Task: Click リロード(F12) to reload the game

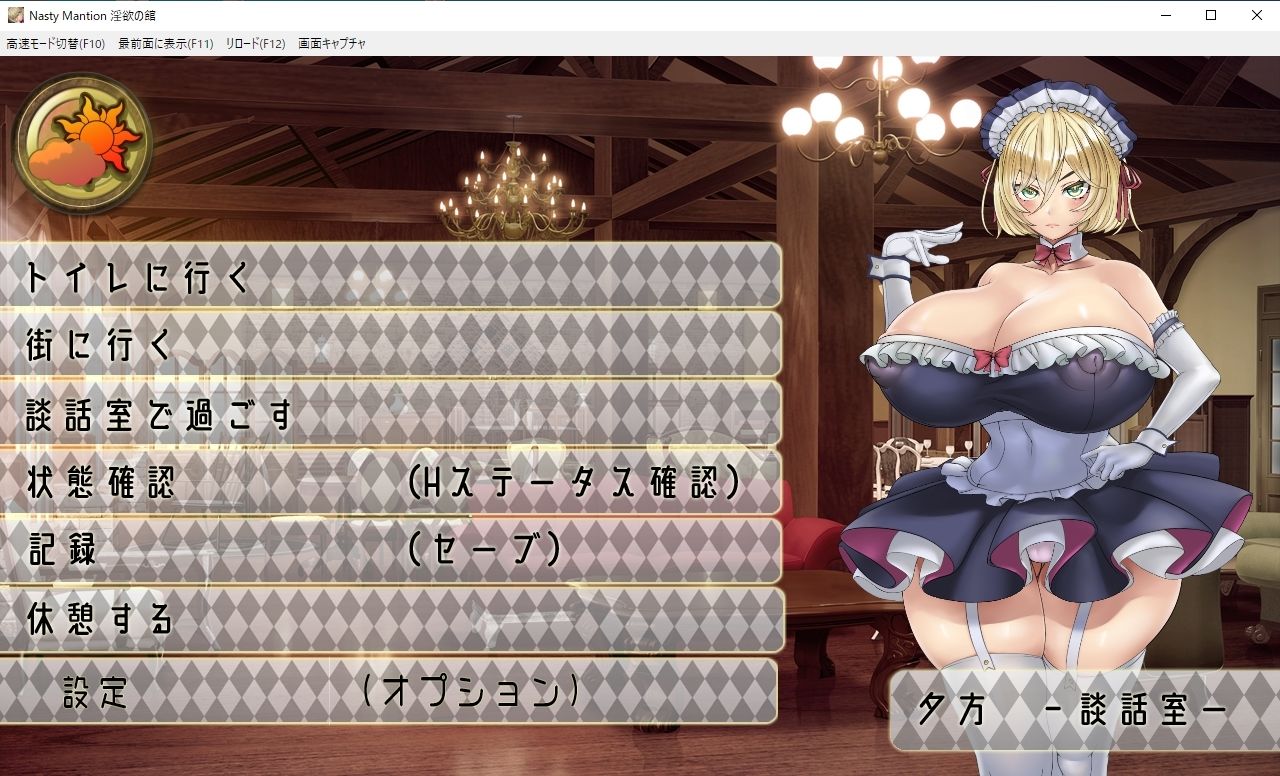Action: click(x=258, y=43)
